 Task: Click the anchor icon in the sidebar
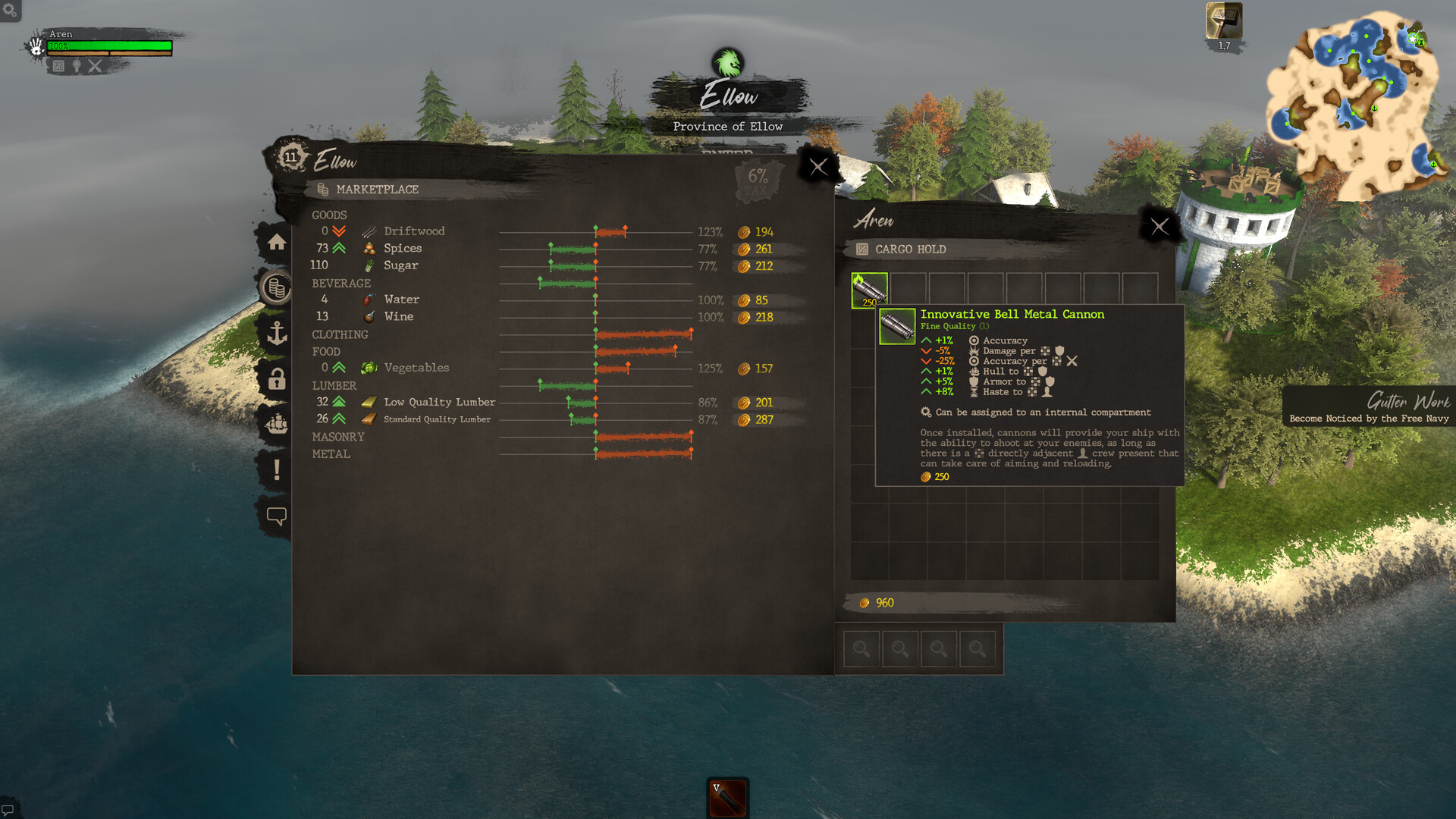278,332
